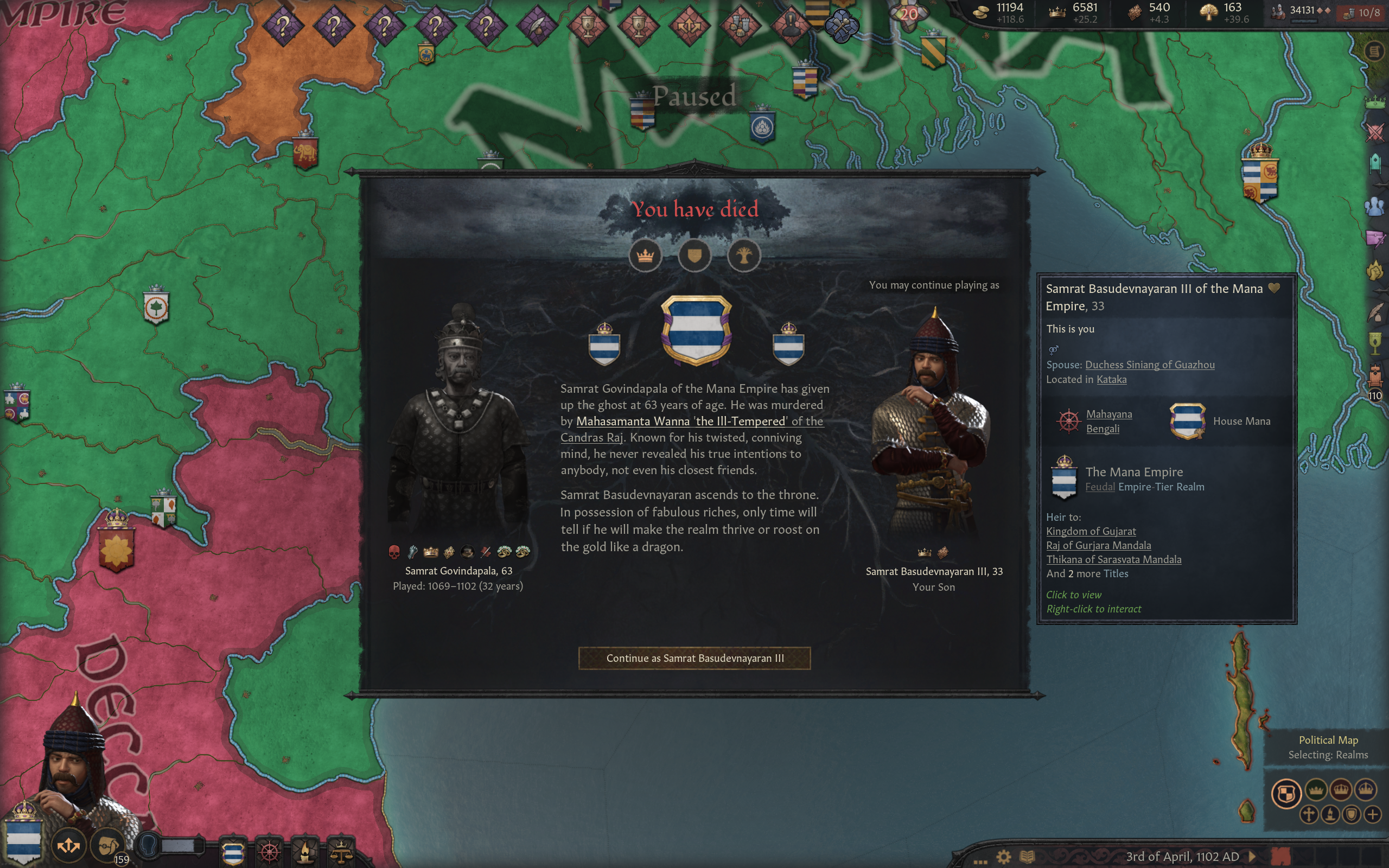Open the game settings gear near the date
Viewport: 1389px width, 868px height.
coord(1004,857)
